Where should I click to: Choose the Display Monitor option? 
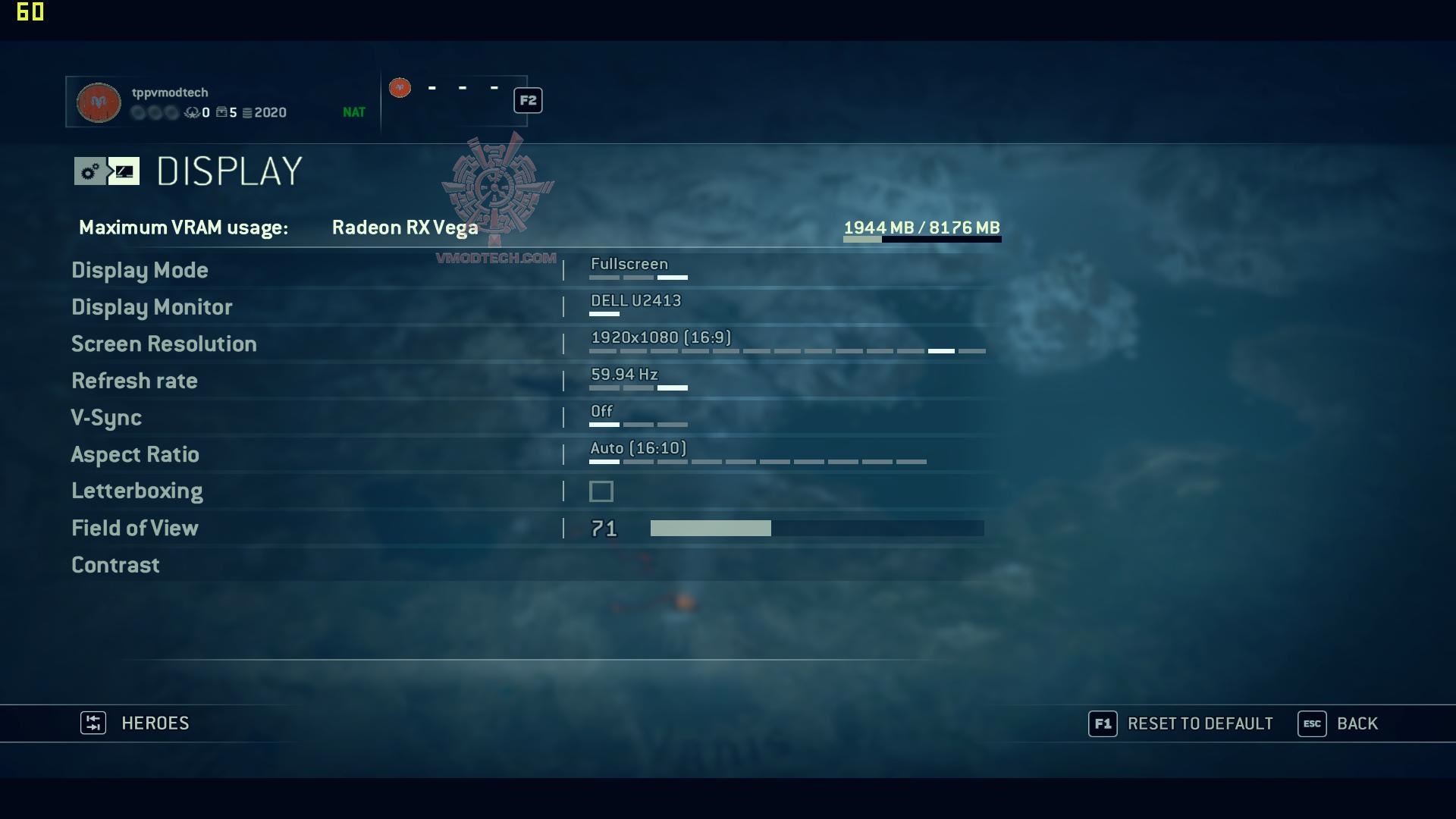point(152,307)
